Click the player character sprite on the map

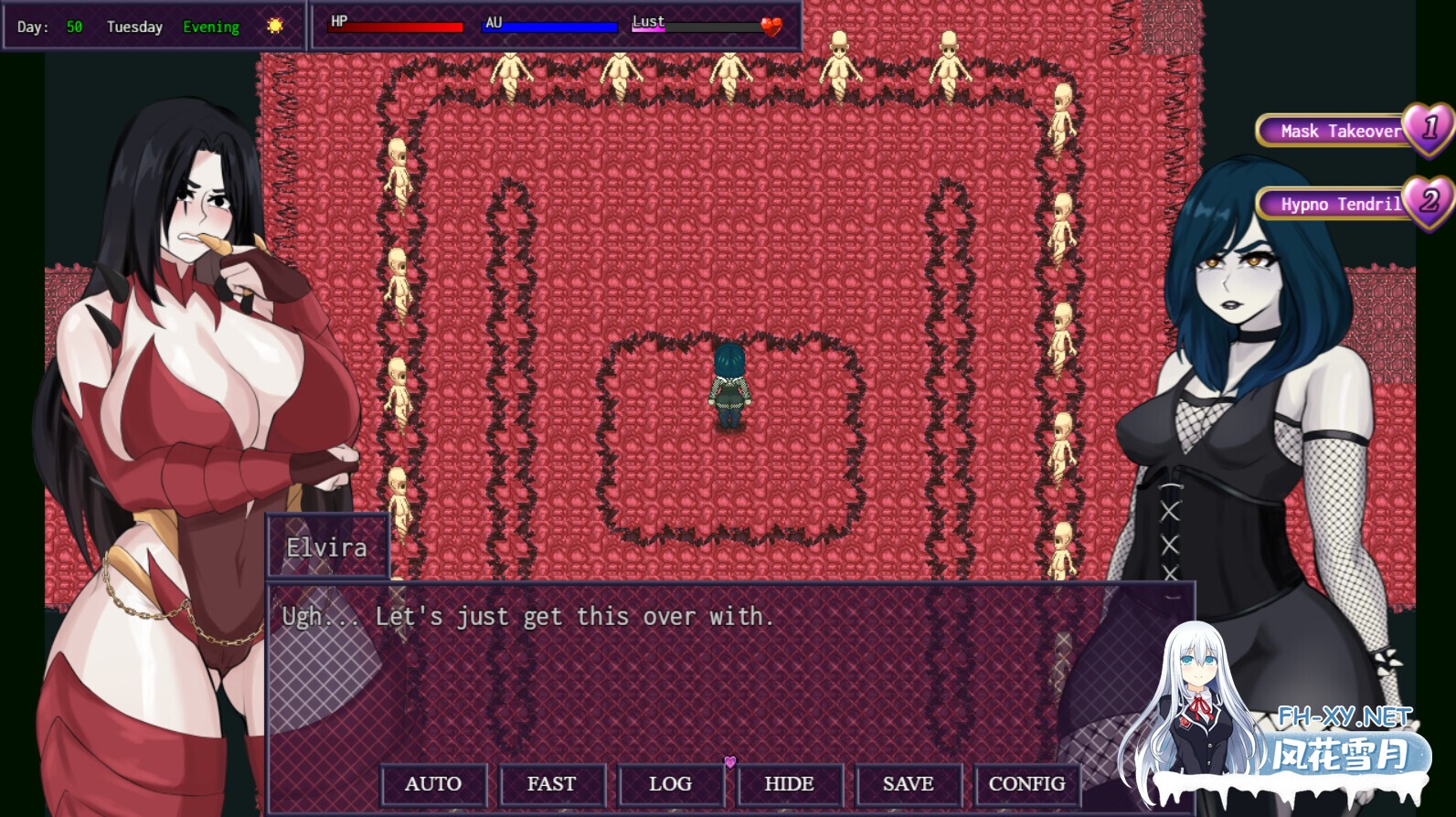click(x=728, y=384)
